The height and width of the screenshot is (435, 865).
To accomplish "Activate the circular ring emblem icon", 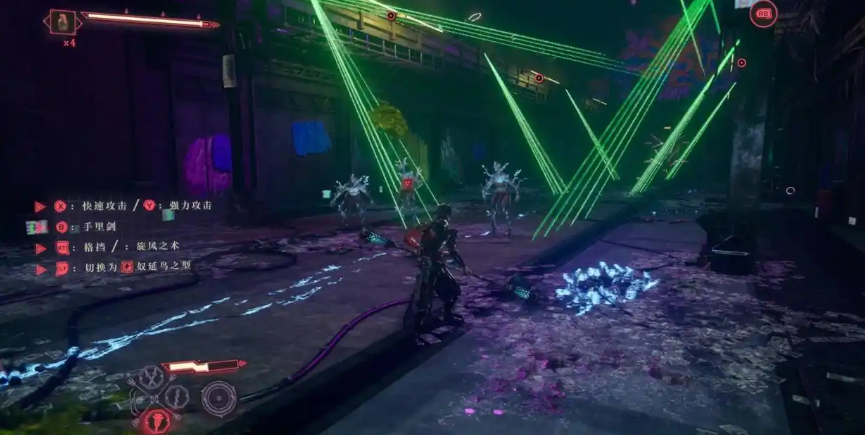I will (219, 397).
